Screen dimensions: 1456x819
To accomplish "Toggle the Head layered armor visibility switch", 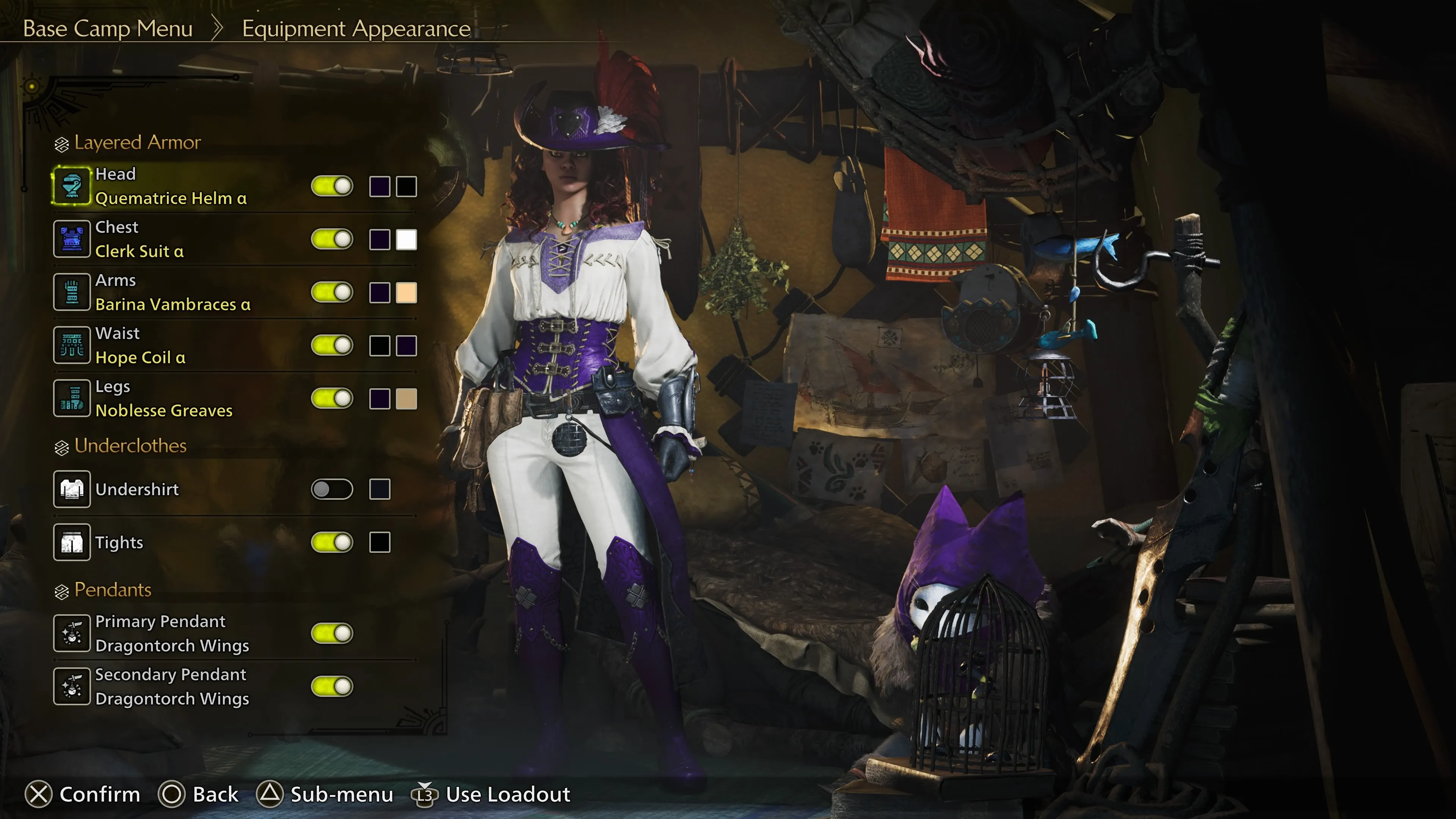I will (x=332, y=186).
